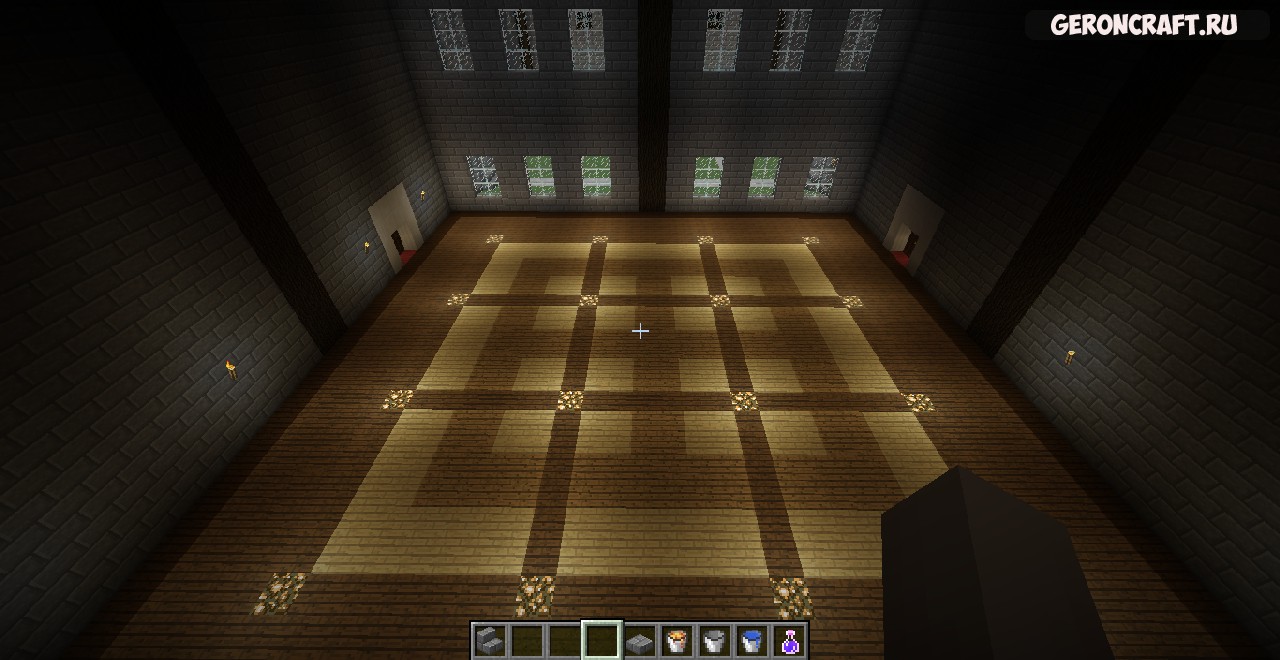The image size is (1280, 660).
Task: Pick the water bucket slot
Action: point(752,640)
